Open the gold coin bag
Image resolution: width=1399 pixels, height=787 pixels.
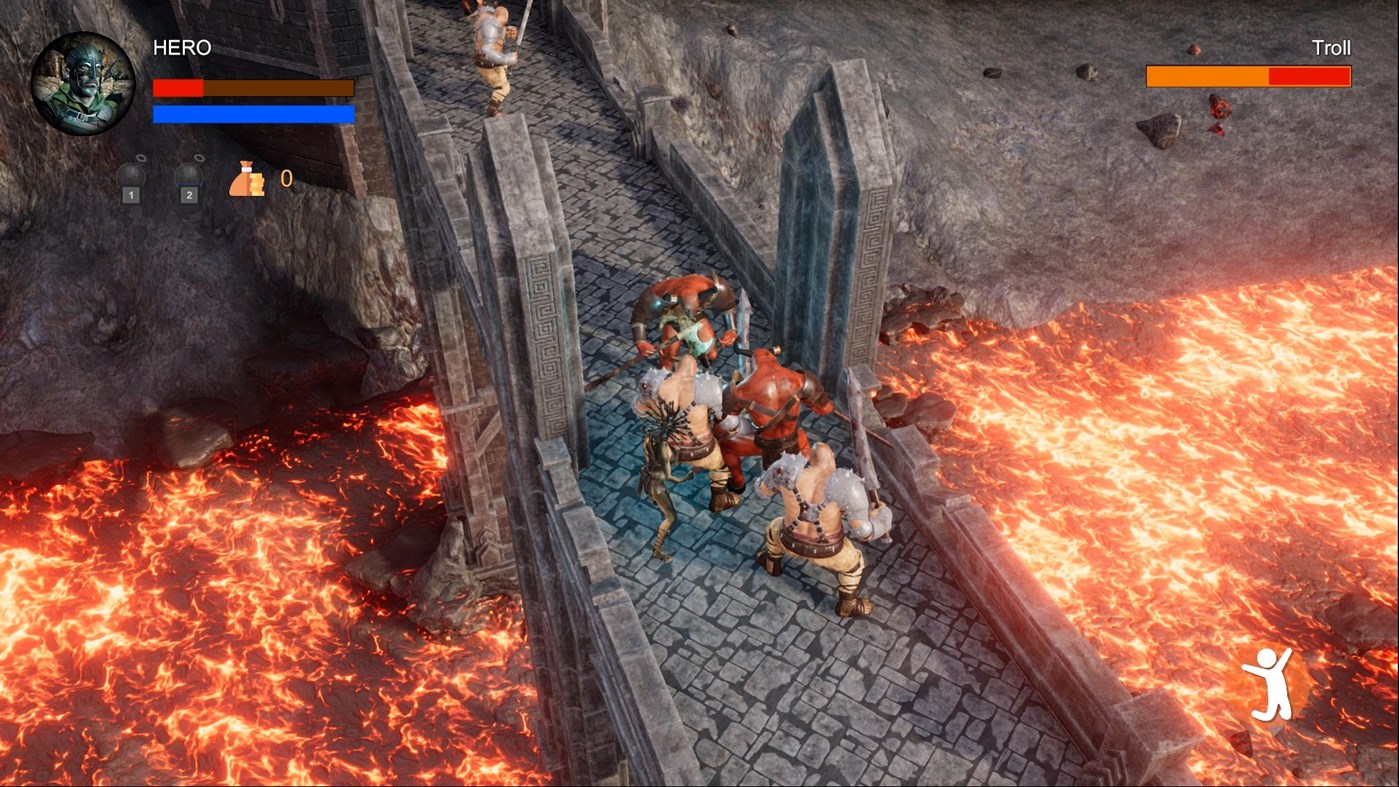click(247, 180)
